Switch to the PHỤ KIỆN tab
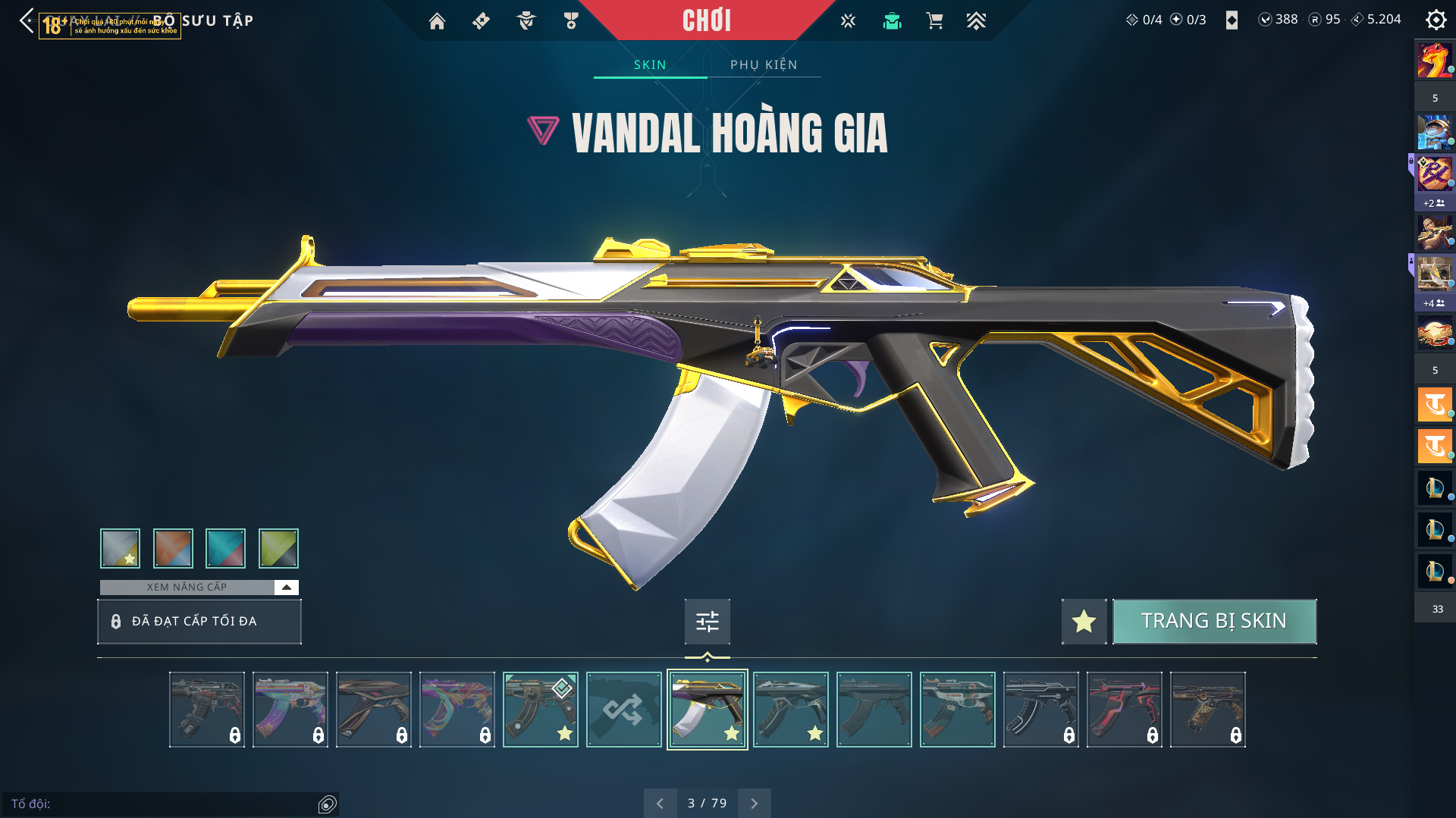The width and height of the screenshot is (1456, 818). [764, 64]
